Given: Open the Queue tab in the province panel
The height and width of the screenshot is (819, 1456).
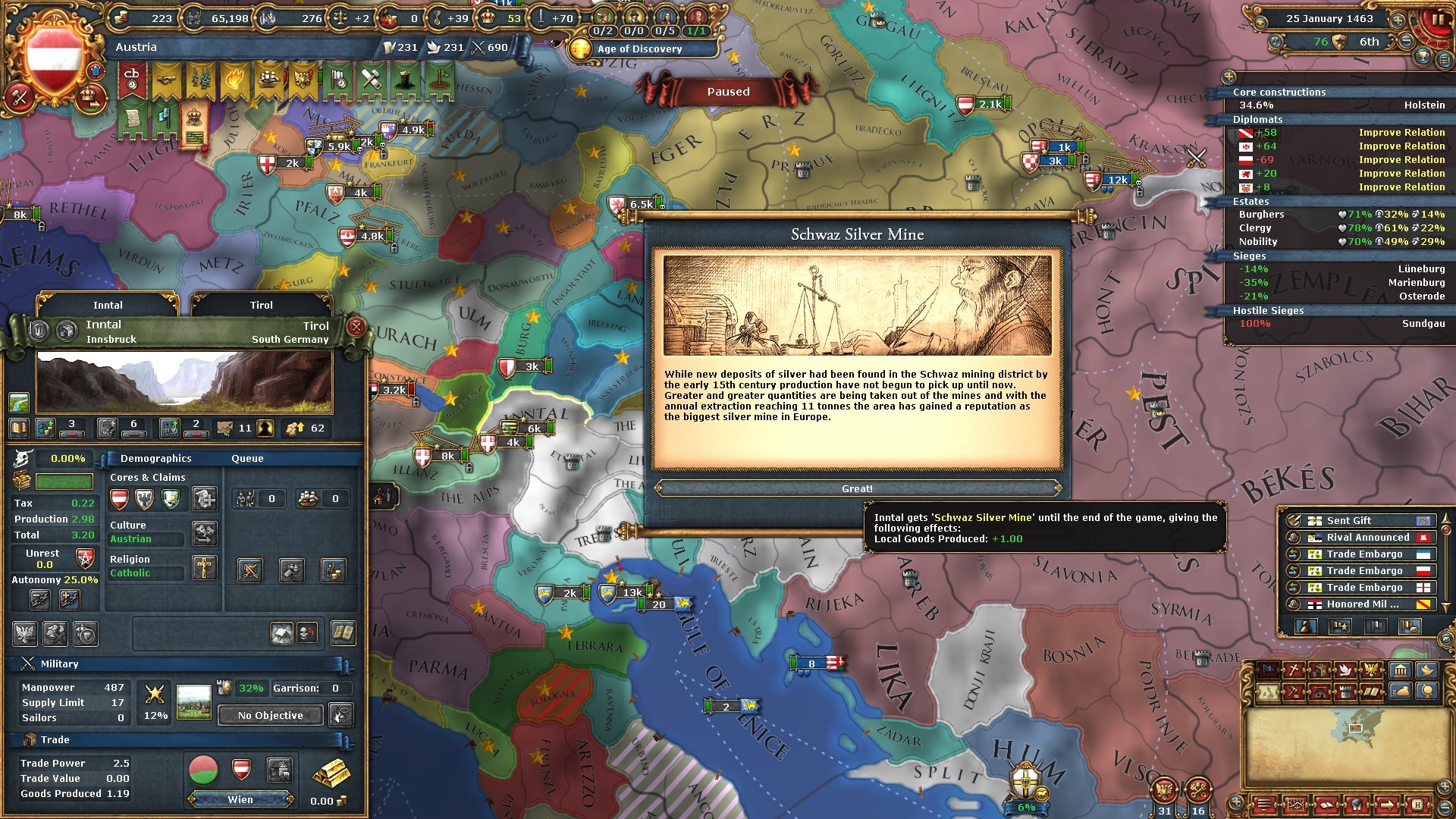Looking at the screenshot, I should [x=247, y=458].
